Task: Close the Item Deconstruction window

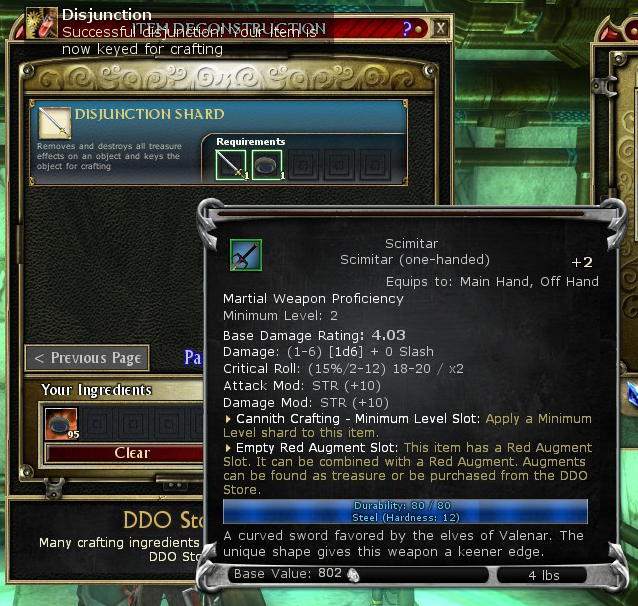Action: tap(440, 29)
